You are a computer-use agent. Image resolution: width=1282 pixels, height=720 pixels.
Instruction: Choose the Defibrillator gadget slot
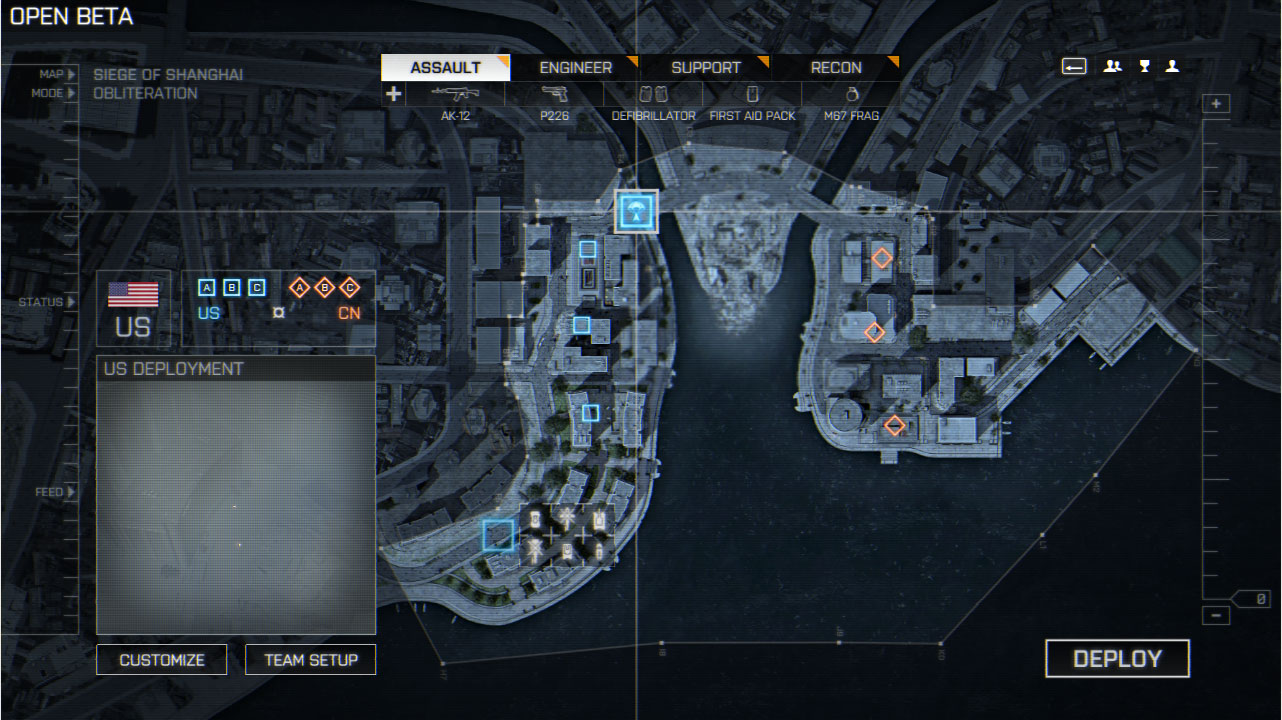pyautogui.click(x=653, y=102)
